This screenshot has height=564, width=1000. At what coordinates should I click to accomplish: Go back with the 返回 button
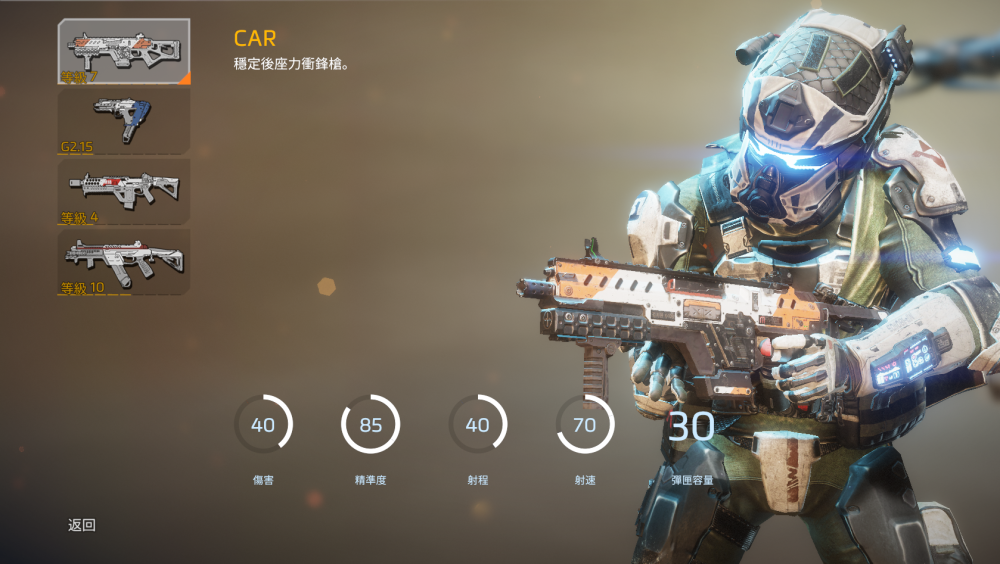click(x=82, y=525)
